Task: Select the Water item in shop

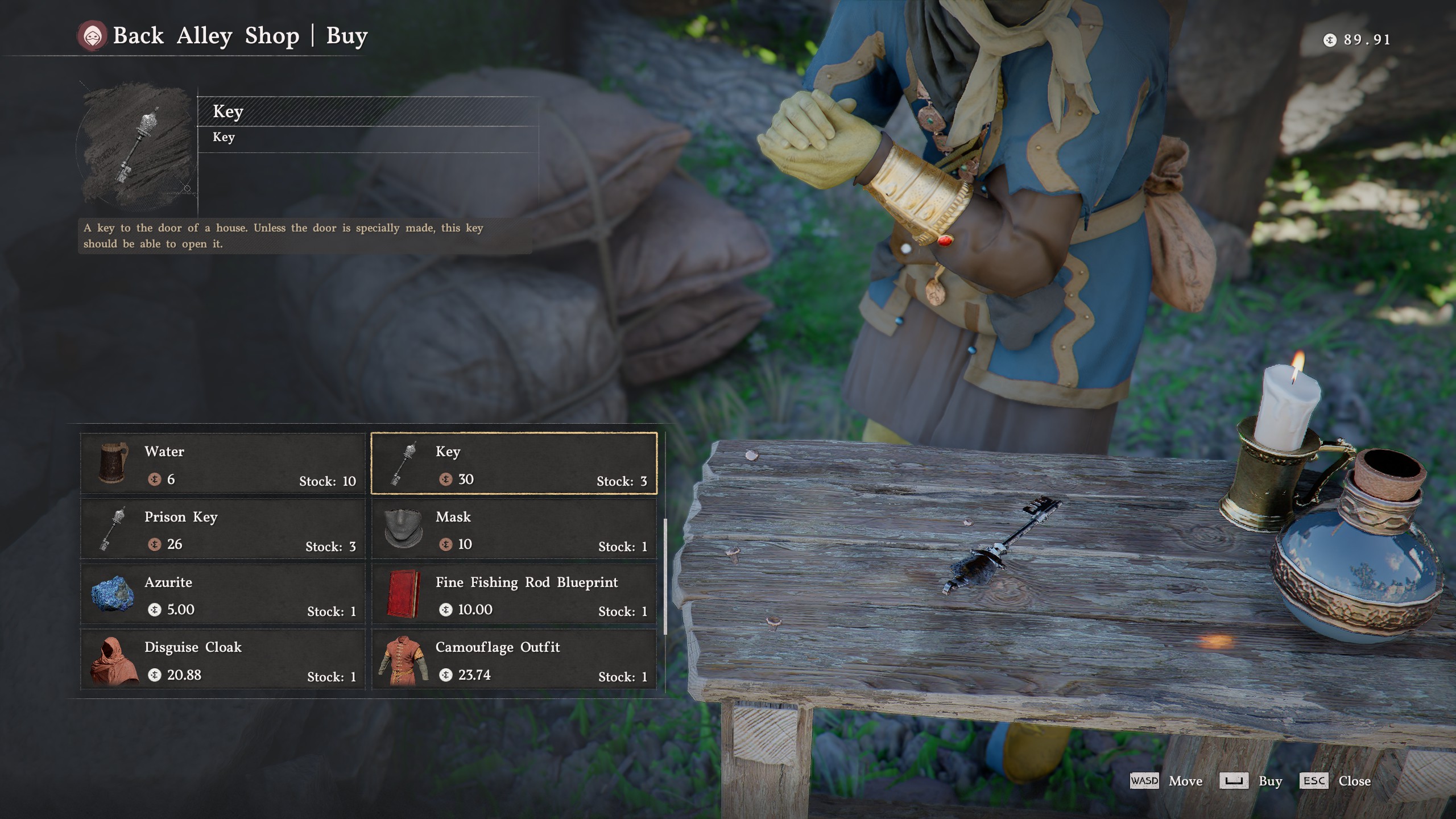Action: 222,464
